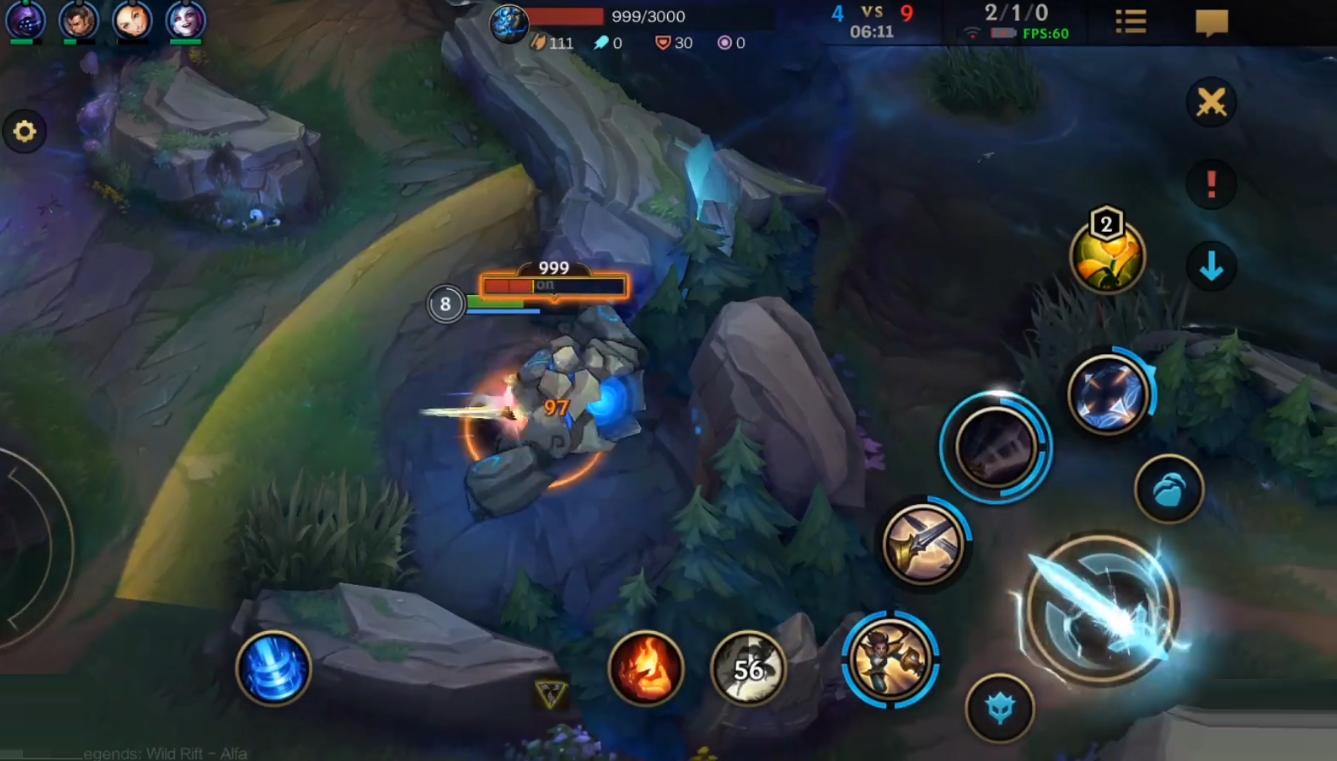Tap the large glowing sword attack button
Screen dimensions: 1337x761
[1101, 607]
